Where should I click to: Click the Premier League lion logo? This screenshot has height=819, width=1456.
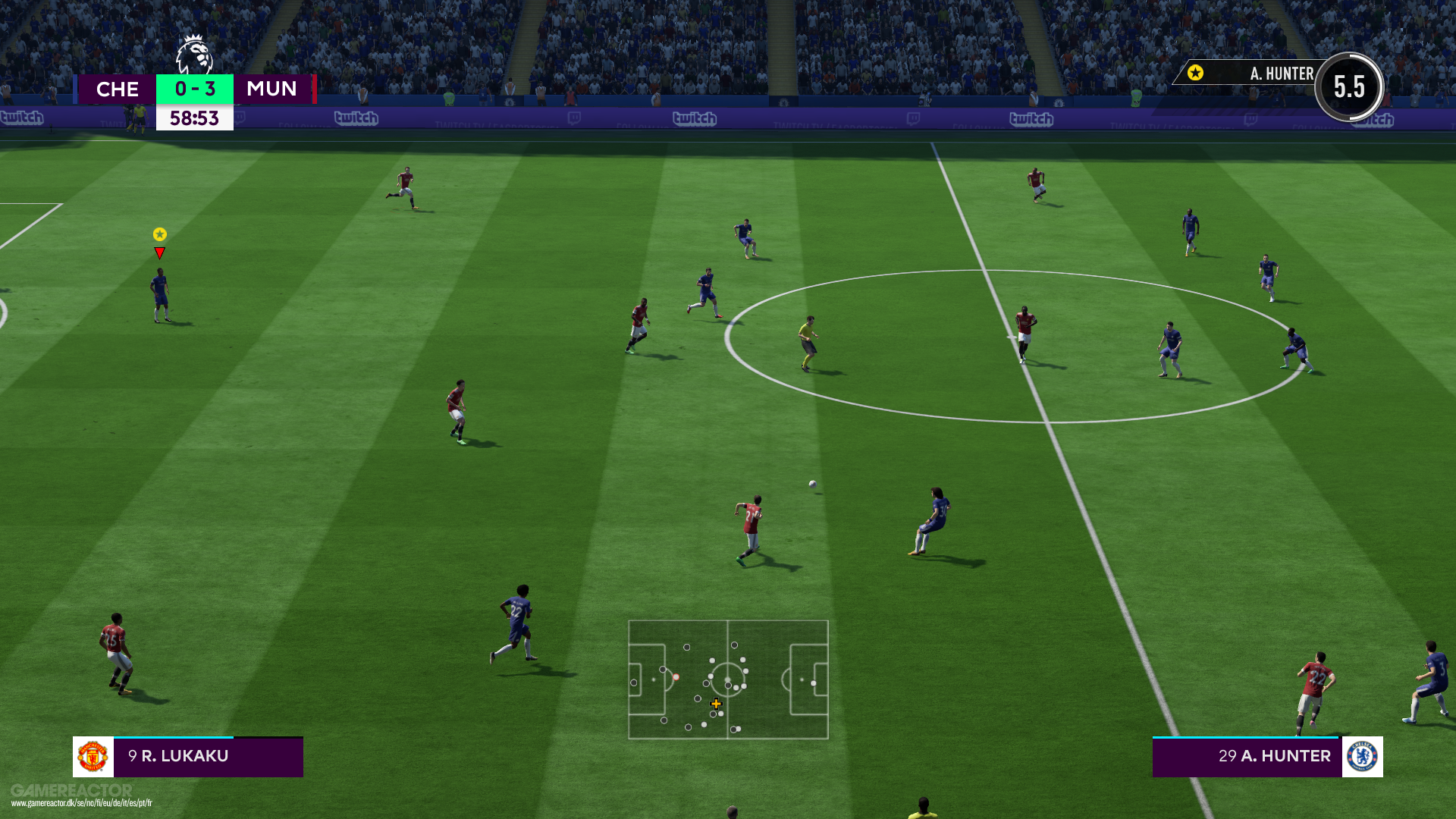pyautogui.click(x=194, y=55)
